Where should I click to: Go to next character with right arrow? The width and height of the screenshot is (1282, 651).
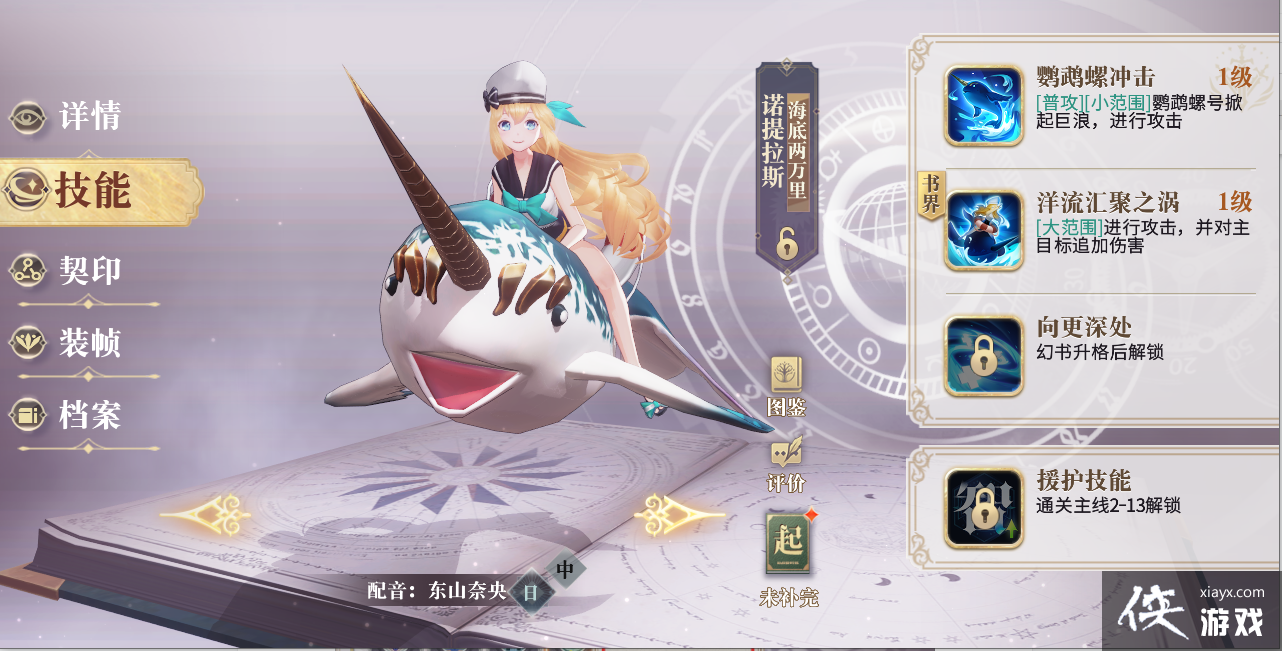(680, 515)
